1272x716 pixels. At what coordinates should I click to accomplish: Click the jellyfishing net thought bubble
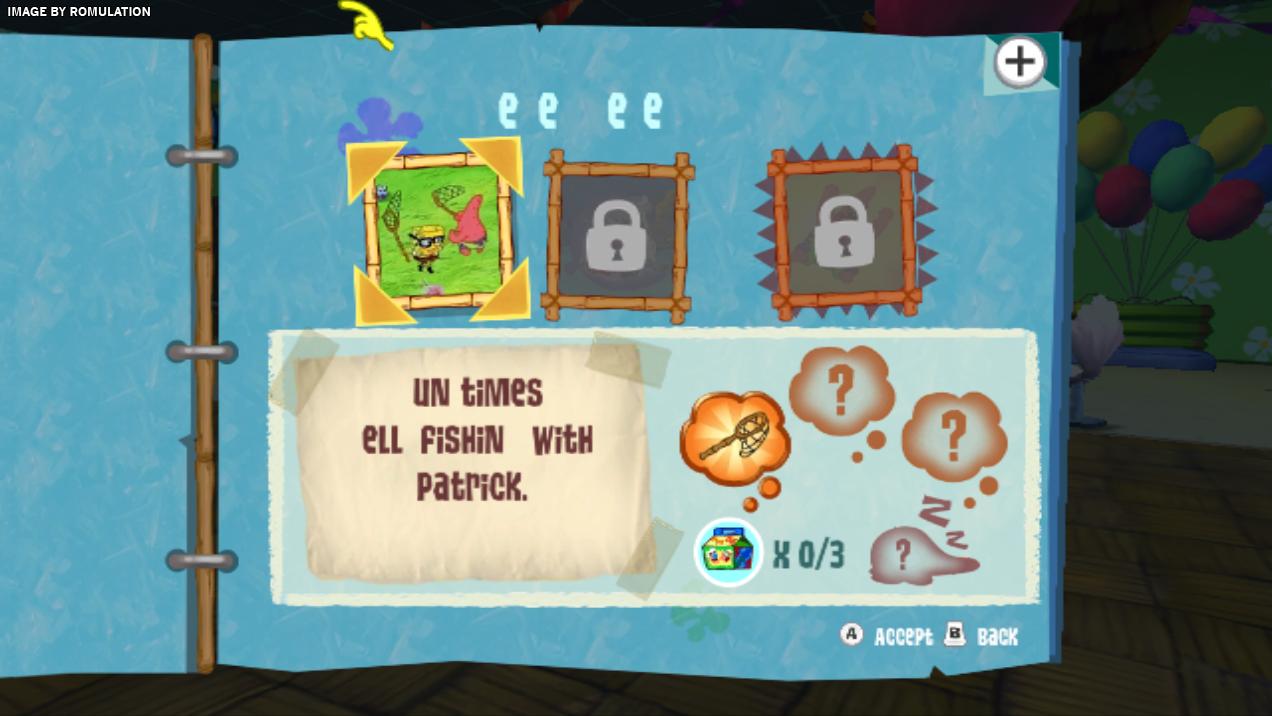click(735, 438)
